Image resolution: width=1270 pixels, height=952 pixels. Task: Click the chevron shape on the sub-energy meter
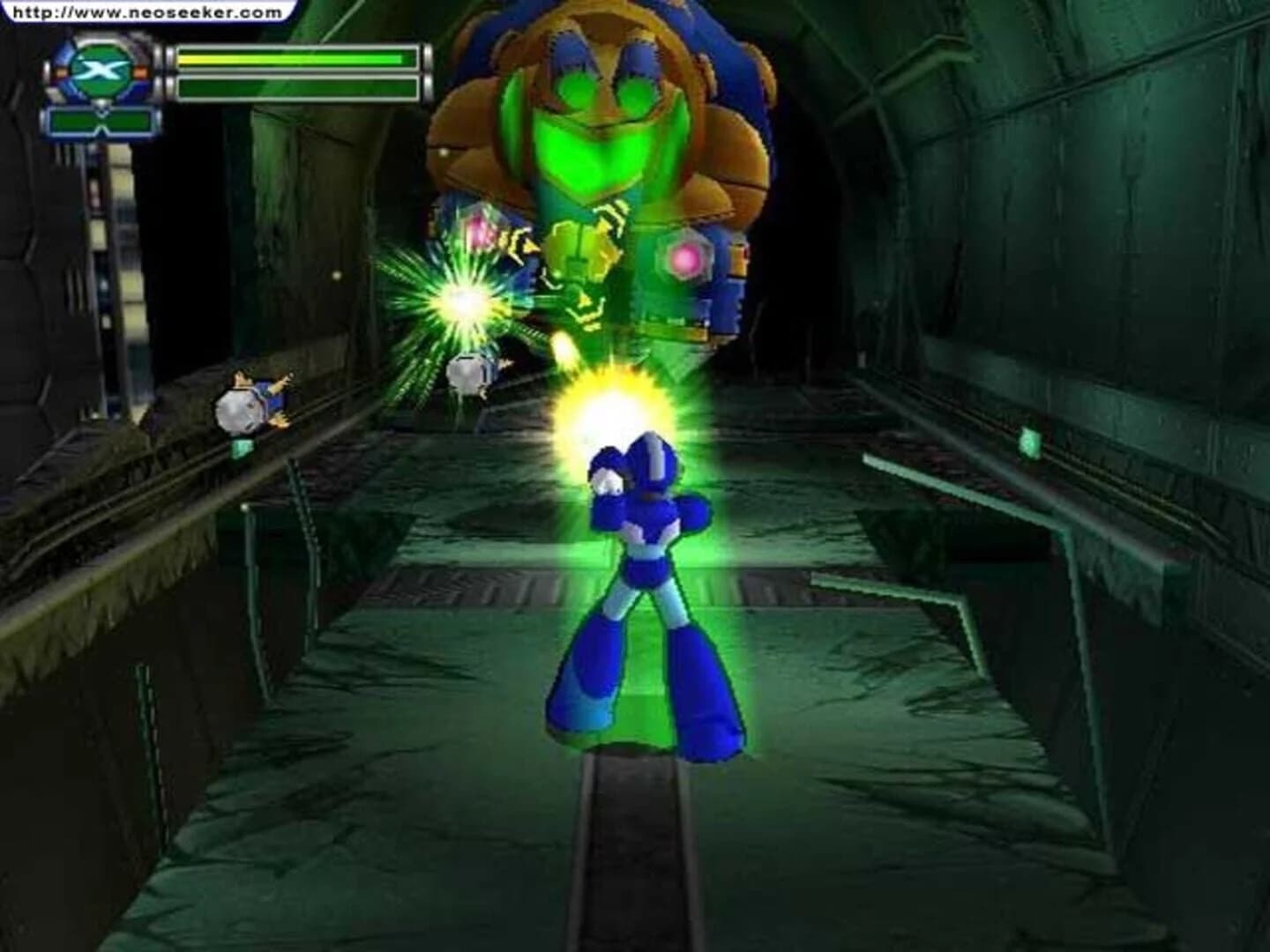100,121
